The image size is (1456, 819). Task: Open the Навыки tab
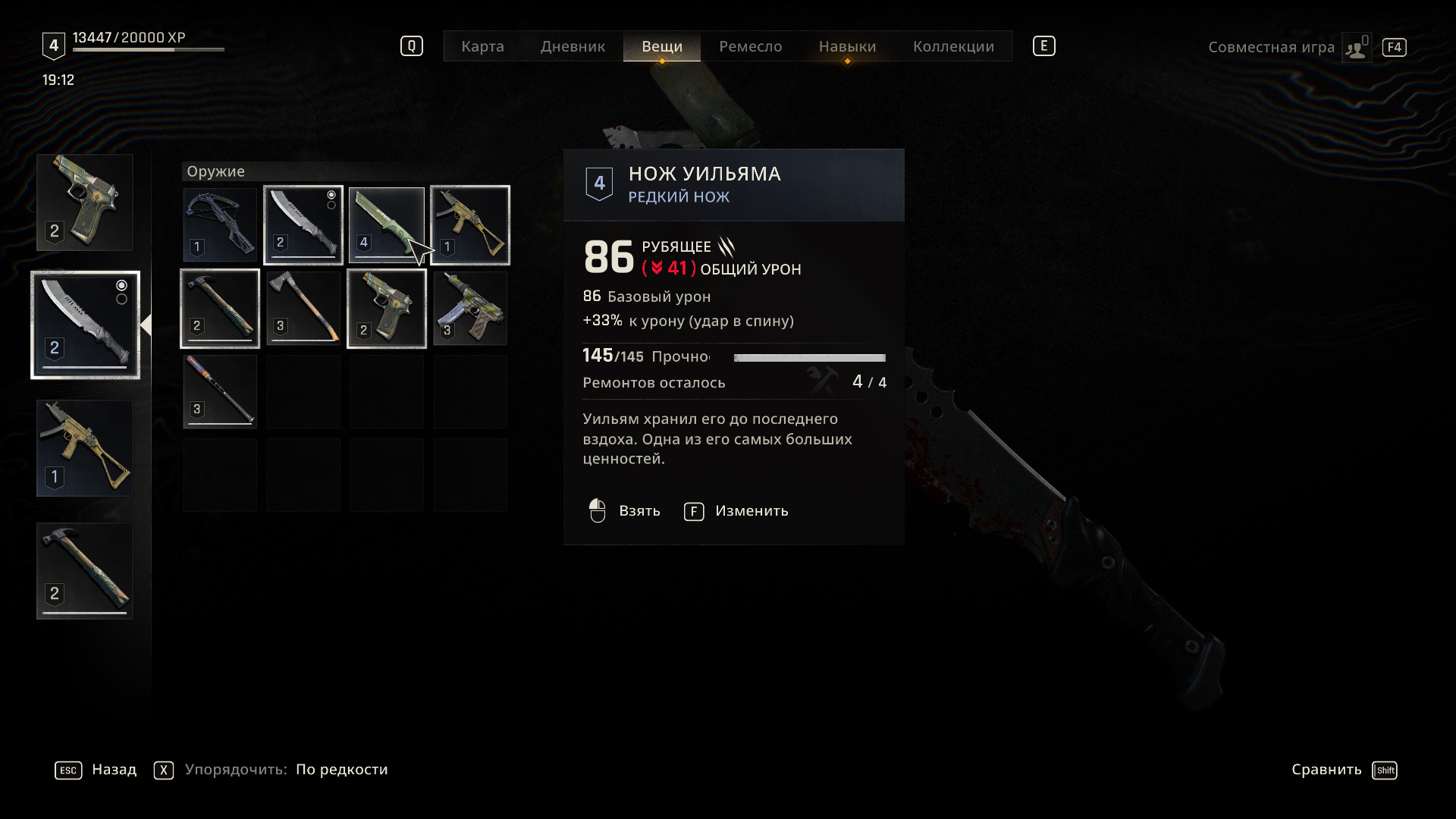click(x=847, y=46)
